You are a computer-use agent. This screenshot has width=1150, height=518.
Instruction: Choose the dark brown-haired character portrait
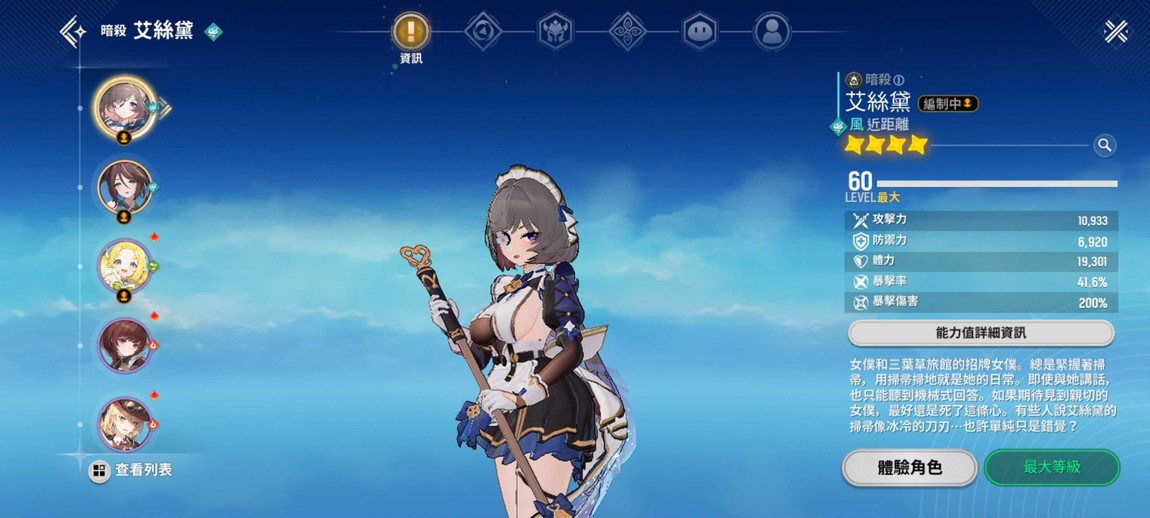click(122, 186)
